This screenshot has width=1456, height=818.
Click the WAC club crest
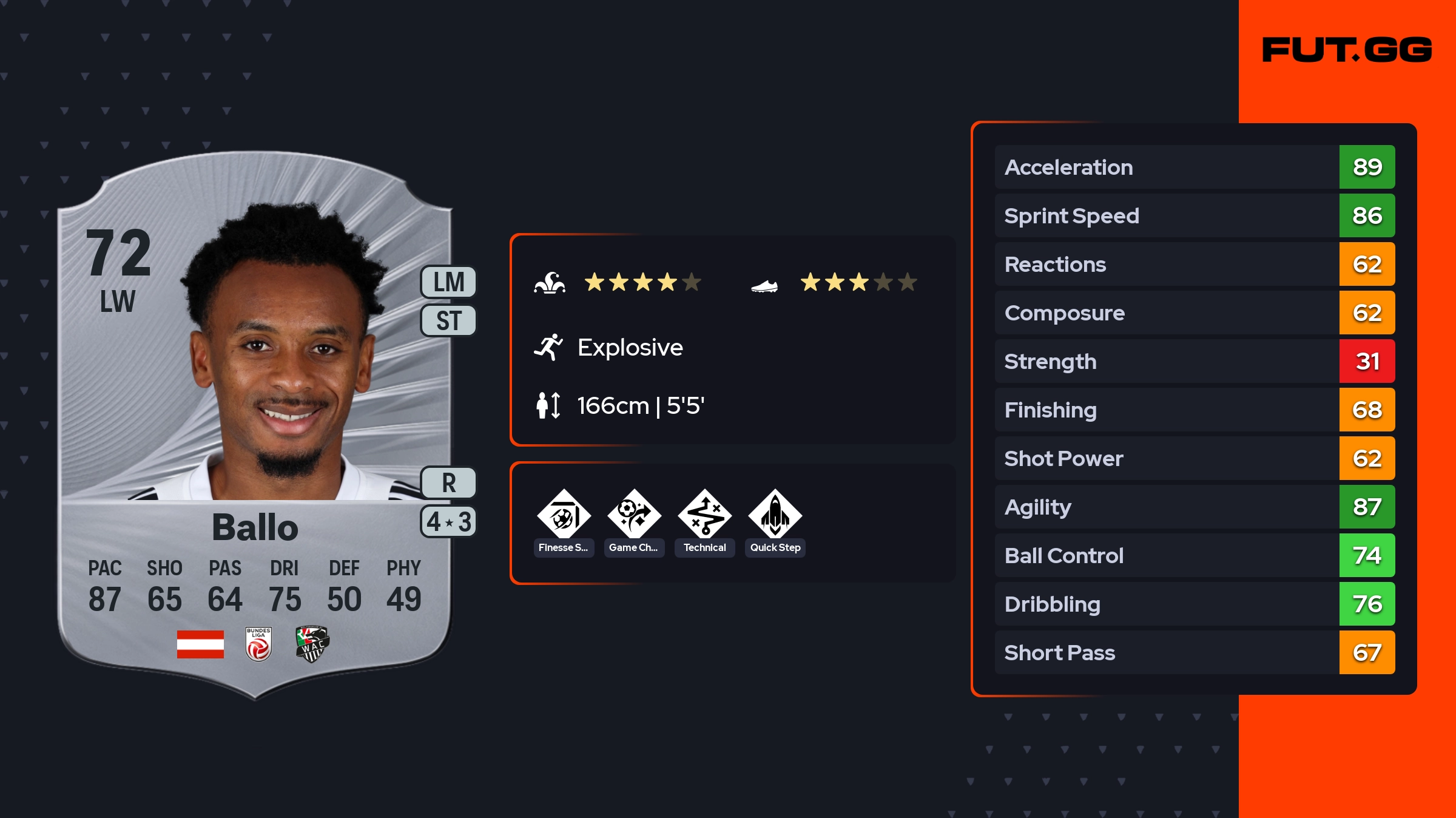point(312,644)
